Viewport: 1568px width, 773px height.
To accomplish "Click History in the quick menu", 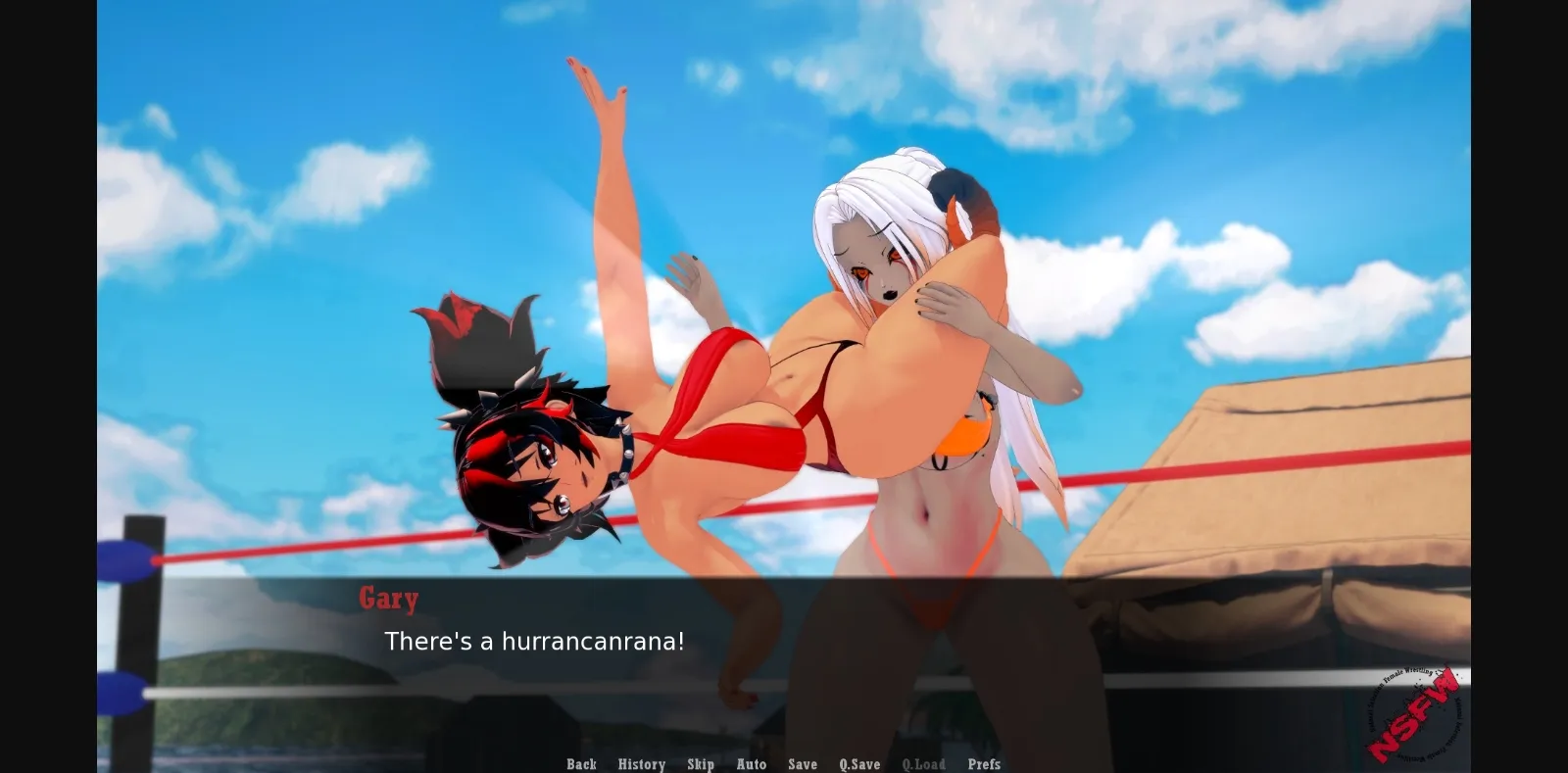I will pos(641,764).
